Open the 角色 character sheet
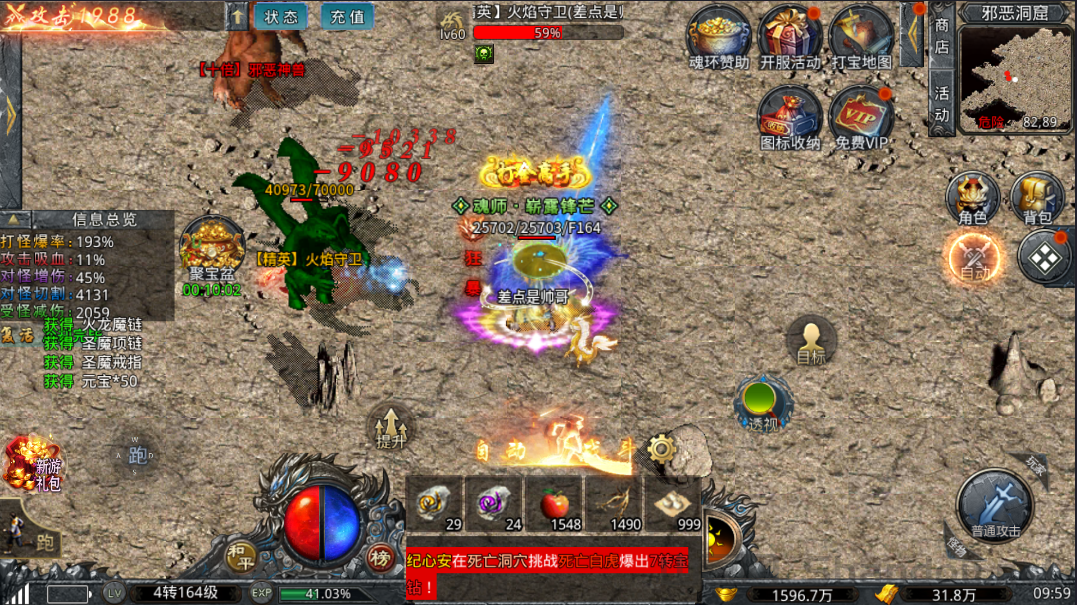This screenshot has height=605, width=1077. [x=973, y=196]
